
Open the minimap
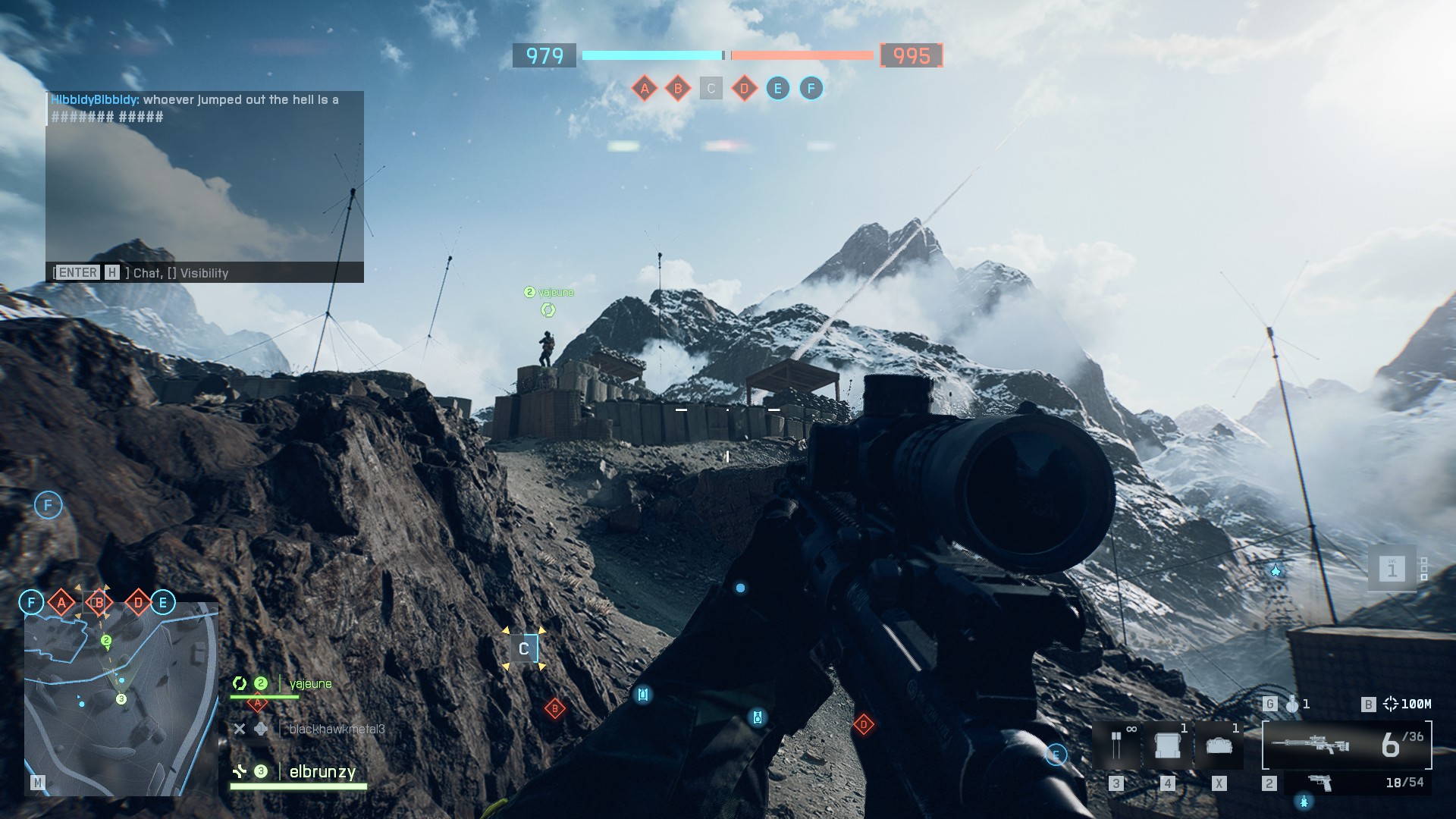coord(121,698)
